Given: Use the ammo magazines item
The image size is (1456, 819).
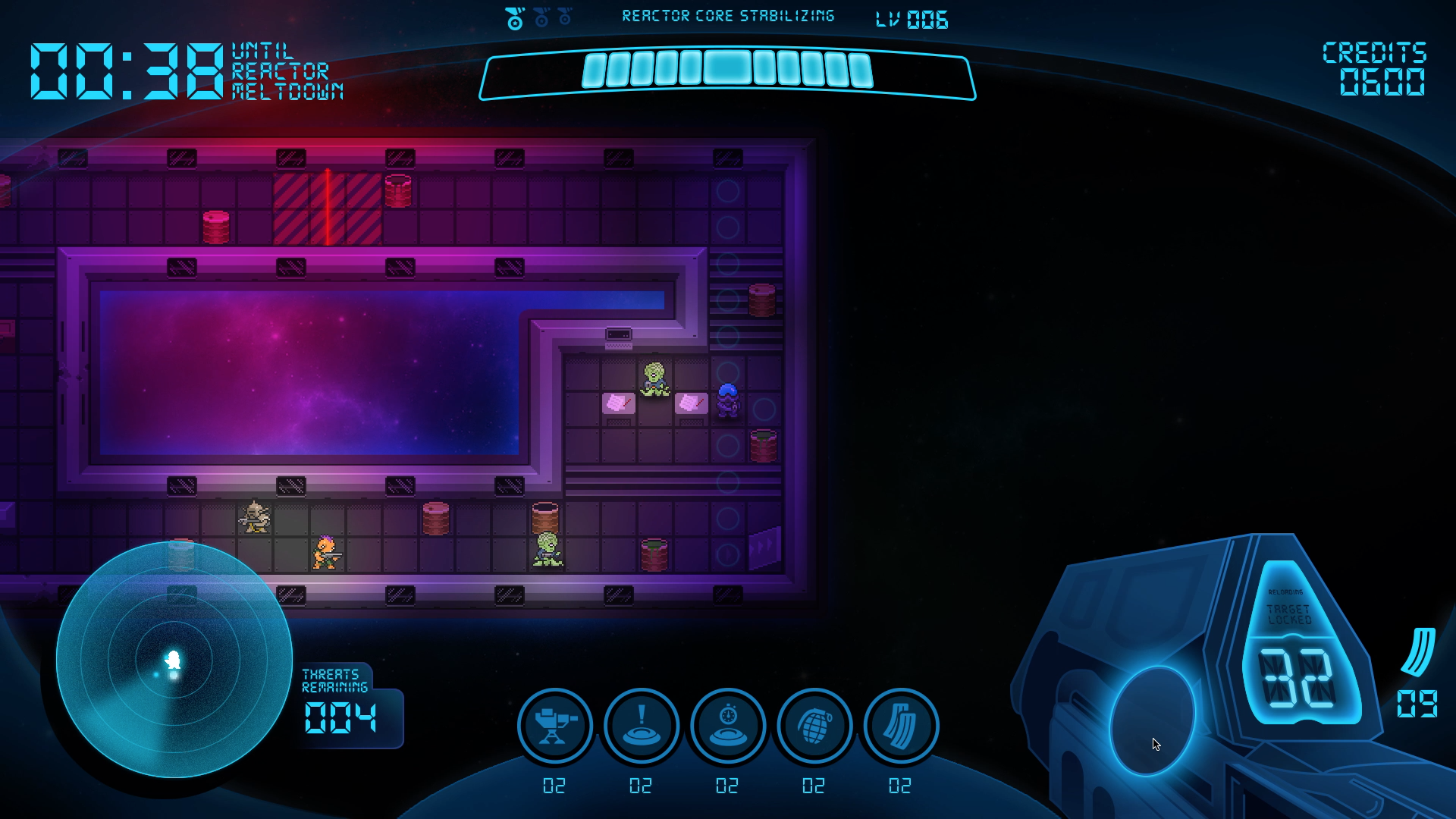Looking at the screenshot, I should click(x=901, y=726).
